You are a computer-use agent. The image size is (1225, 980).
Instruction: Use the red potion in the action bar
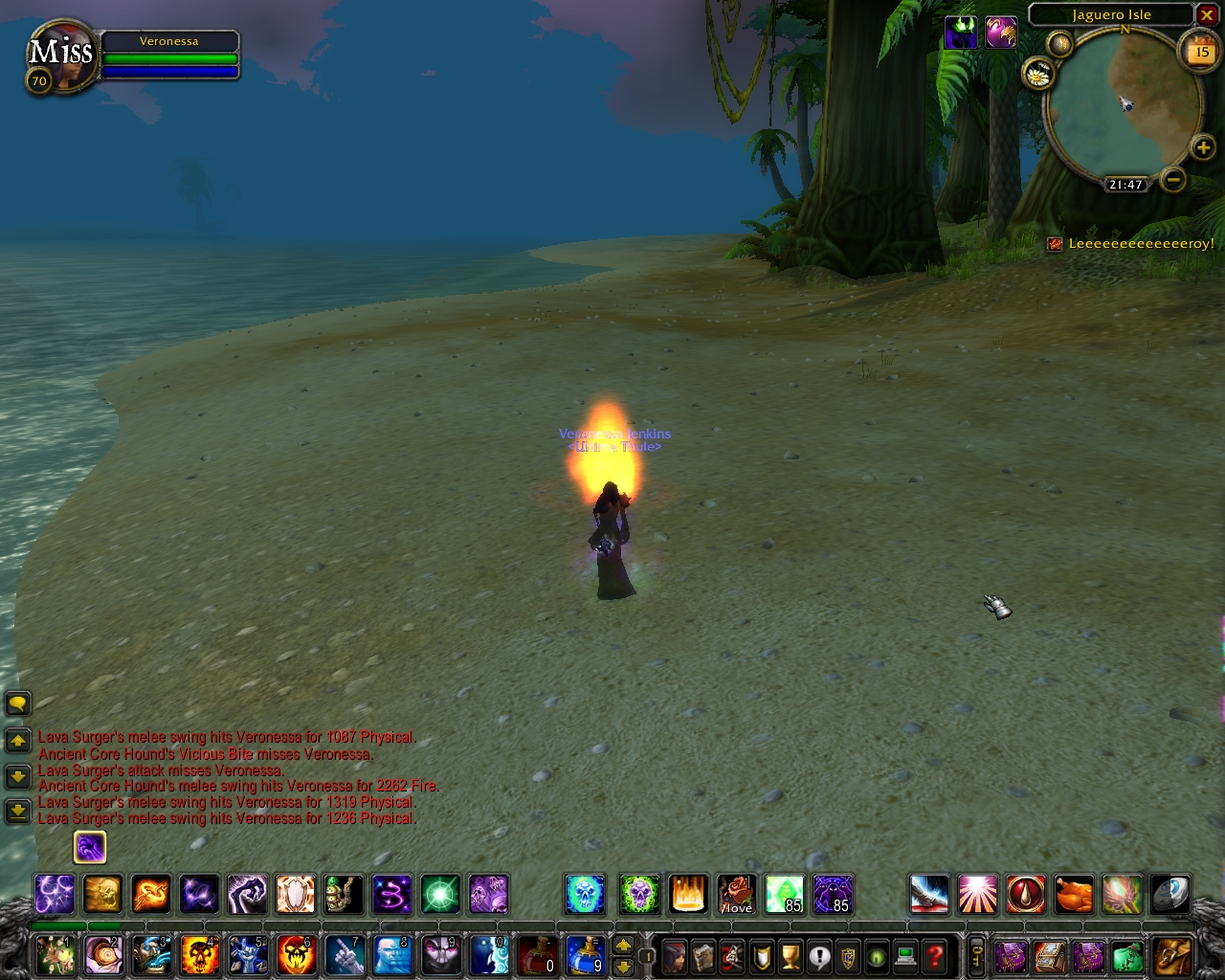[x=538, y=954]
